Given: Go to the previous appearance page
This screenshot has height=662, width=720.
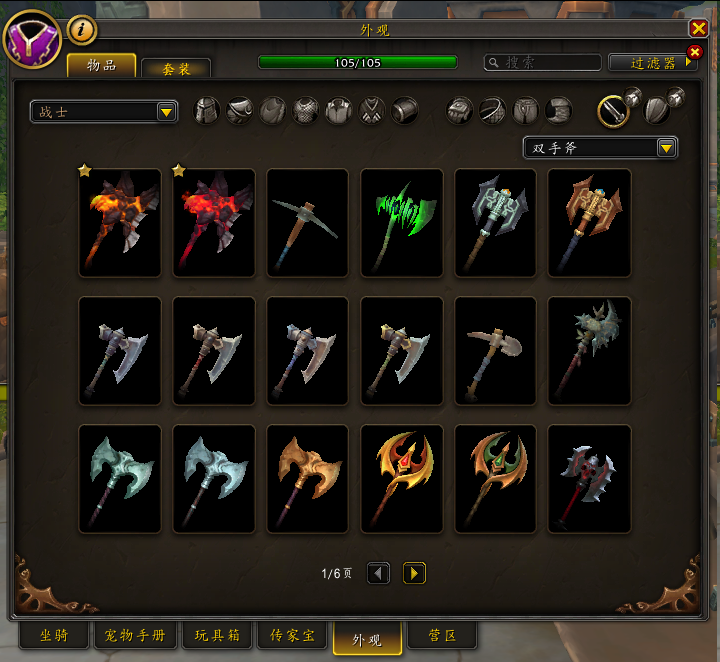Looking at the screenshot, I should [378, 573].
